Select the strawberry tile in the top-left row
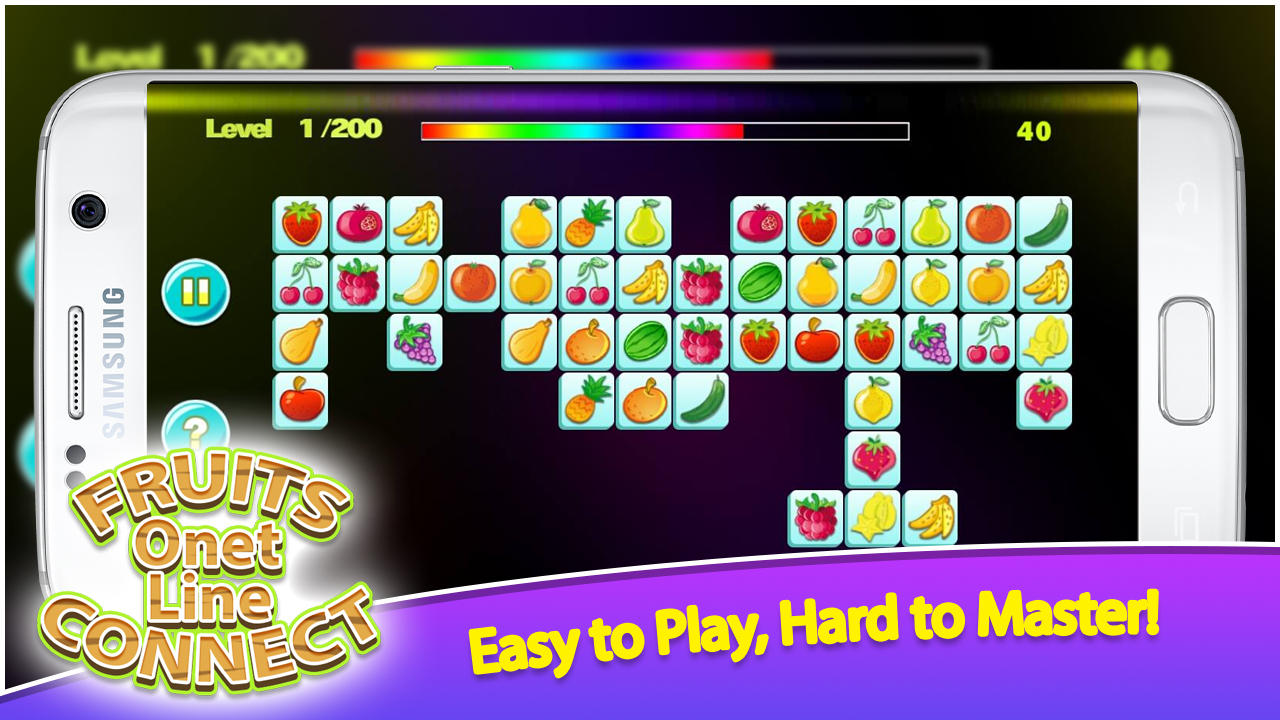Viewport: 1280px width, 720px height. click(x=298, y=221)
